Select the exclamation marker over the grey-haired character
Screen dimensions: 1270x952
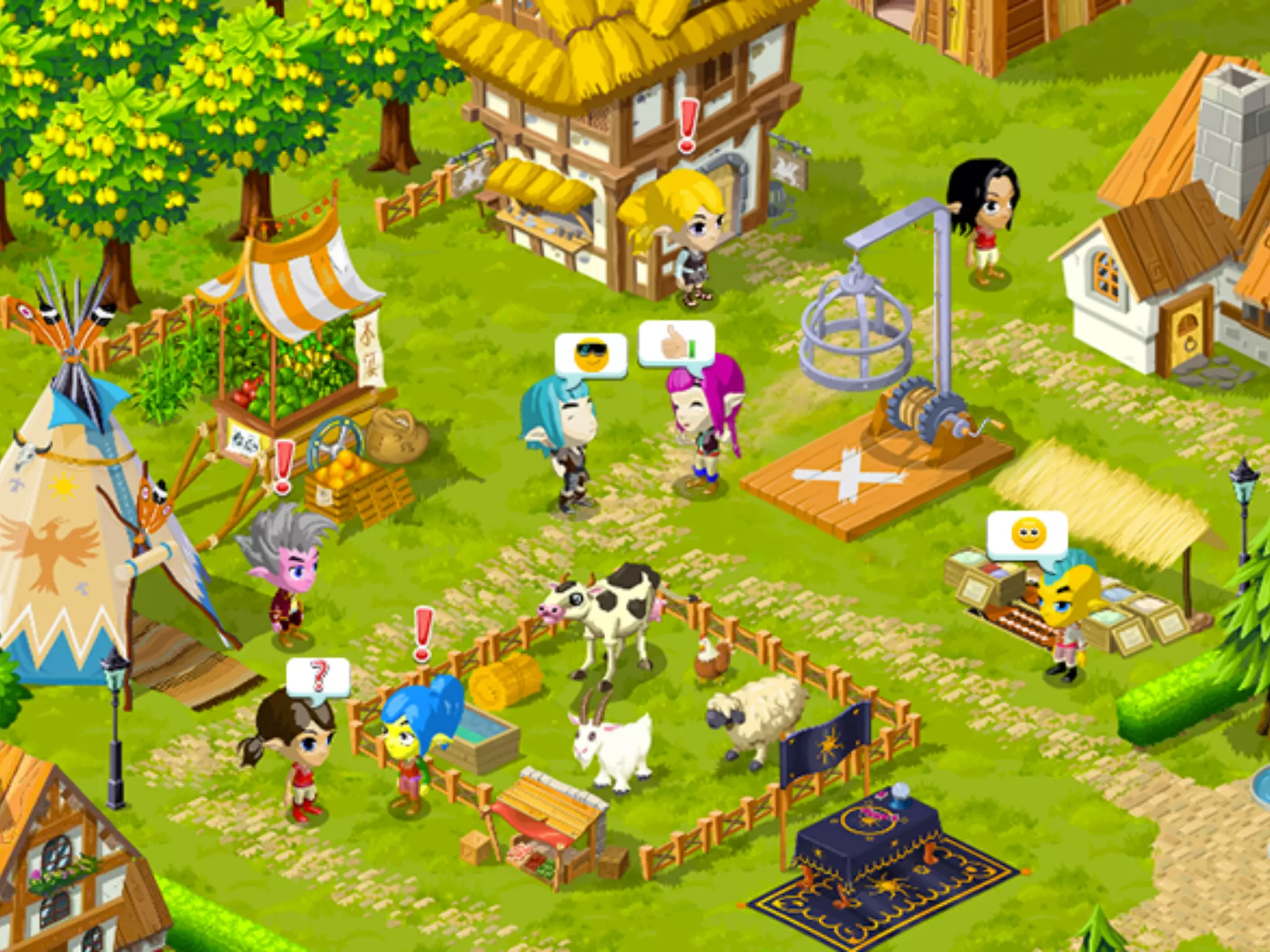pyautogui.click(x=283, y=467)
